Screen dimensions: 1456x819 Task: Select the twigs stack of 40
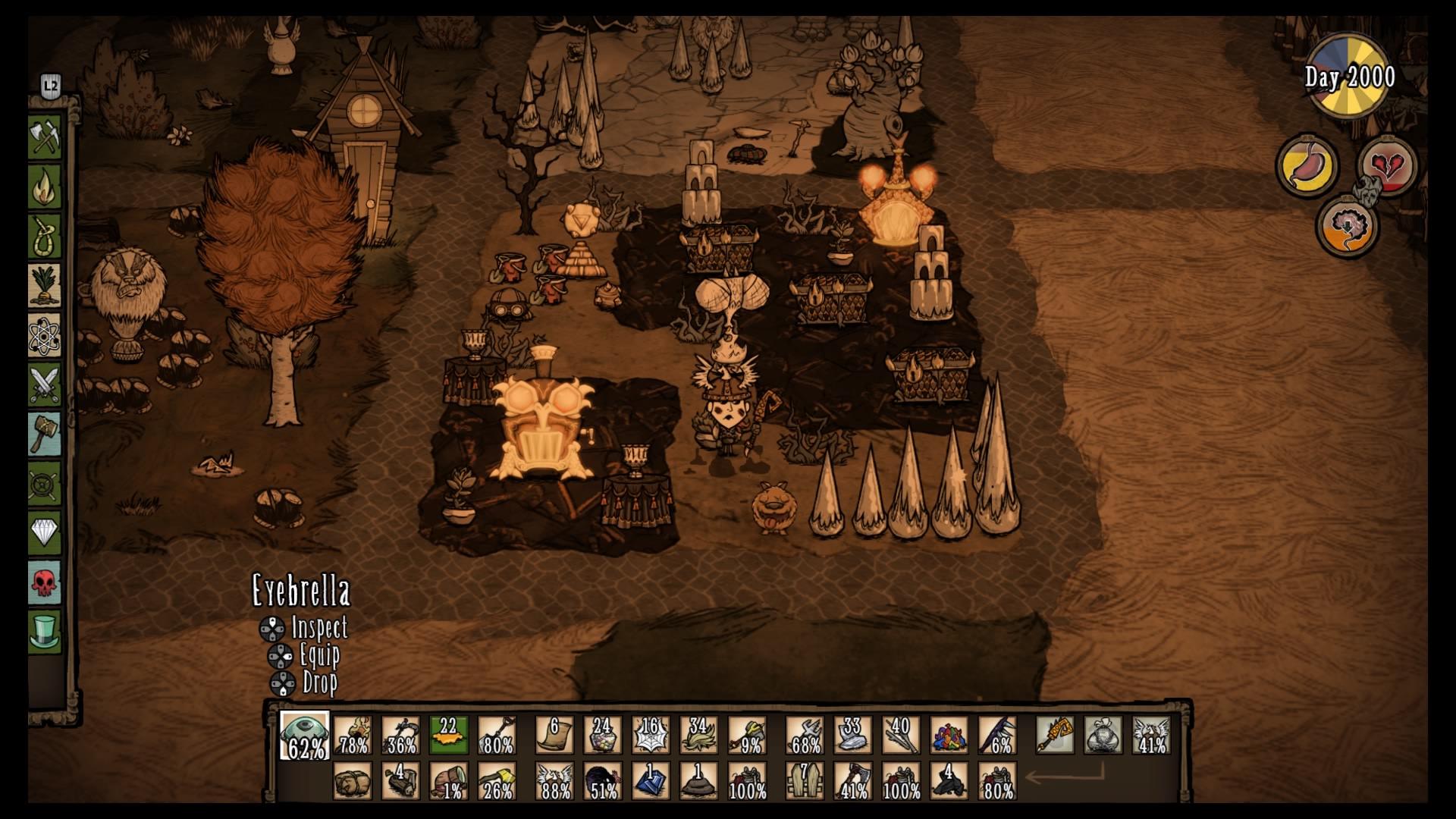(901, 736)
